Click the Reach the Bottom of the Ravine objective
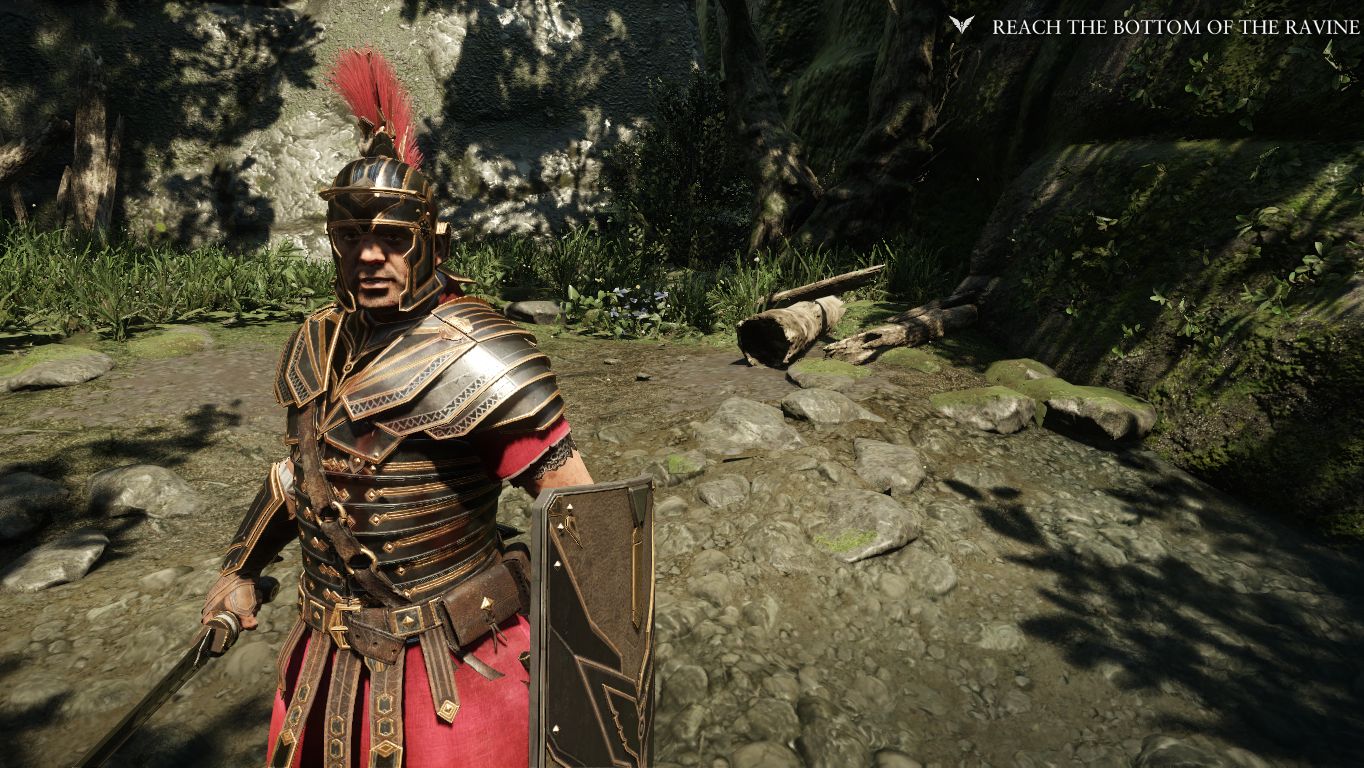 [1175, 28]
